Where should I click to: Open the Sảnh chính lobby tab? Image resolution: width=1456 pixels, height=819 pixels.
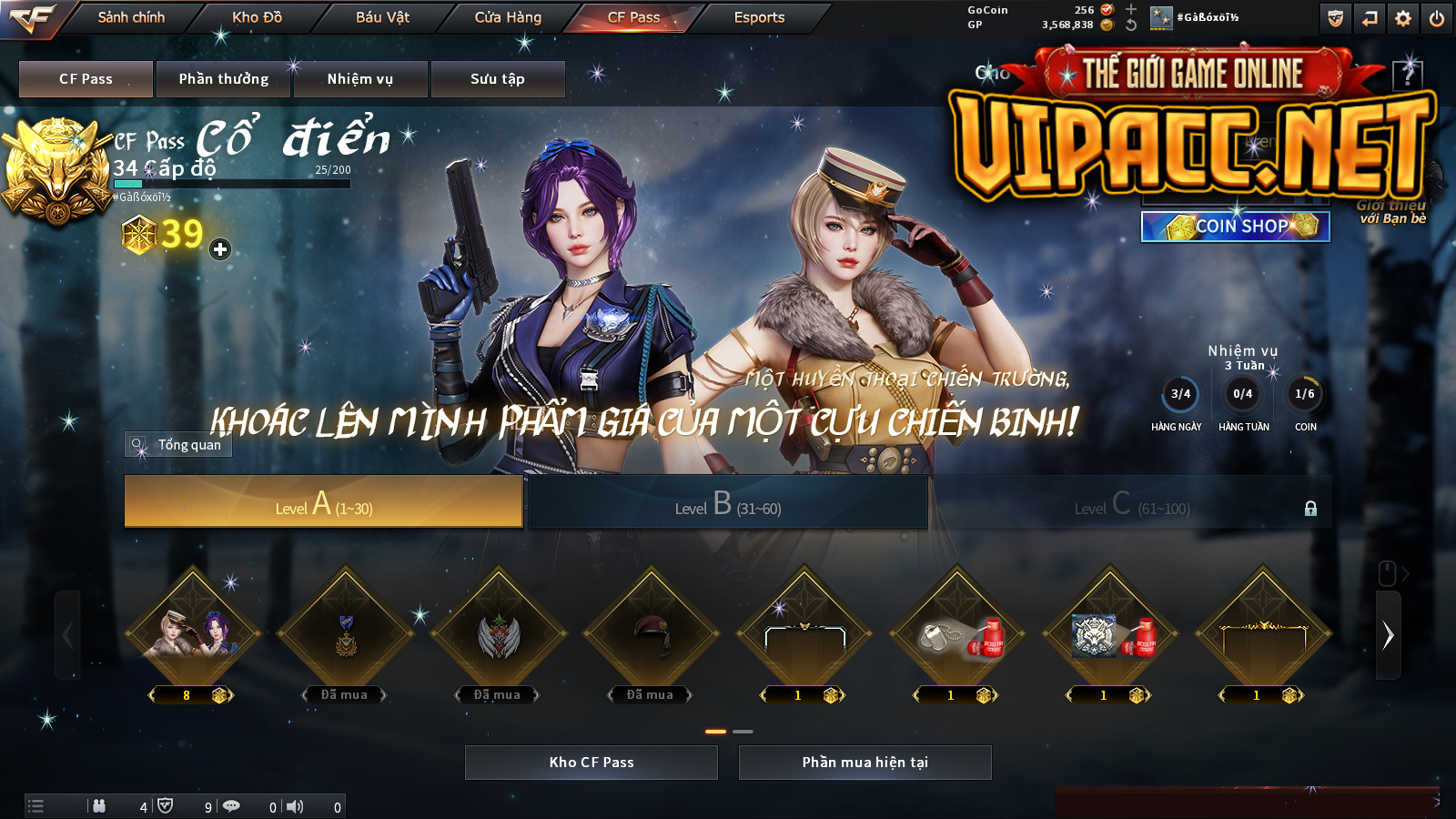point(131,17)
